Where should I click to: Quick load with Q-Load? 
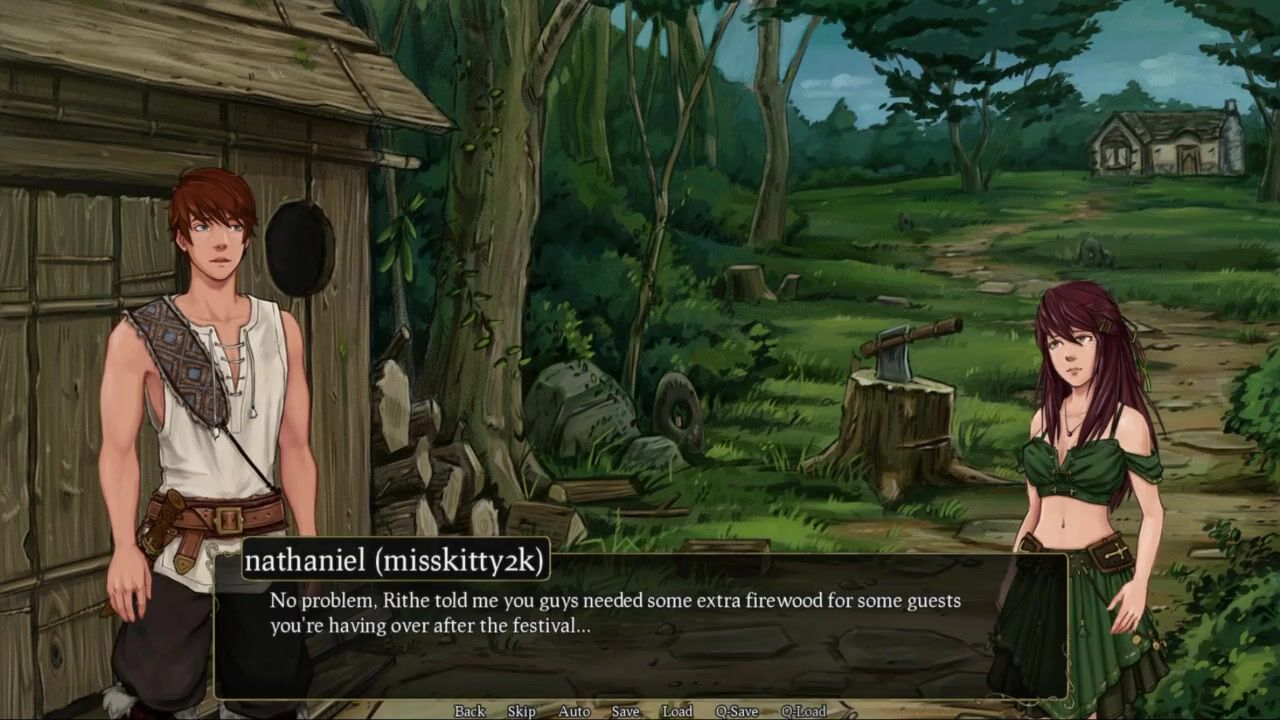tap(803, 711)
